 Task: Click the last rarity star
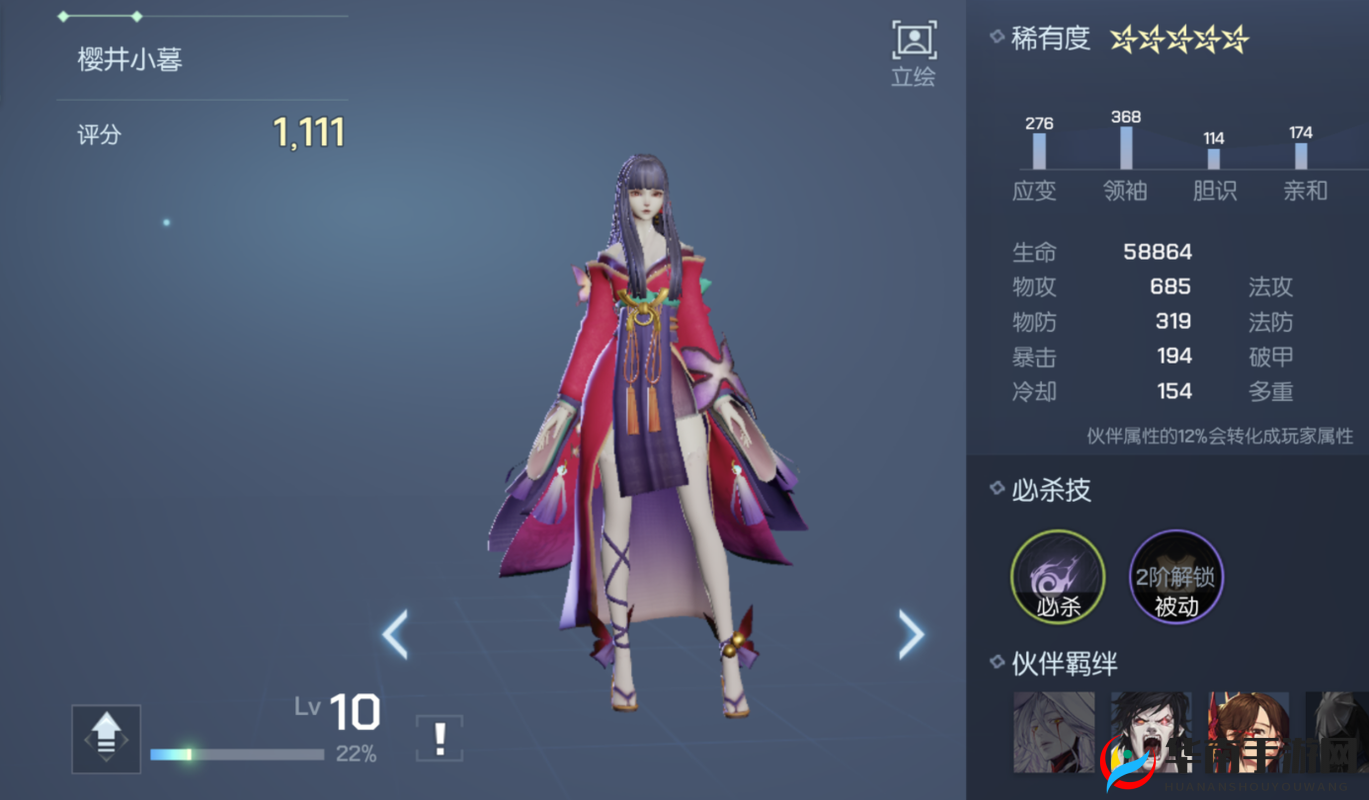(x=1236, y=38)
